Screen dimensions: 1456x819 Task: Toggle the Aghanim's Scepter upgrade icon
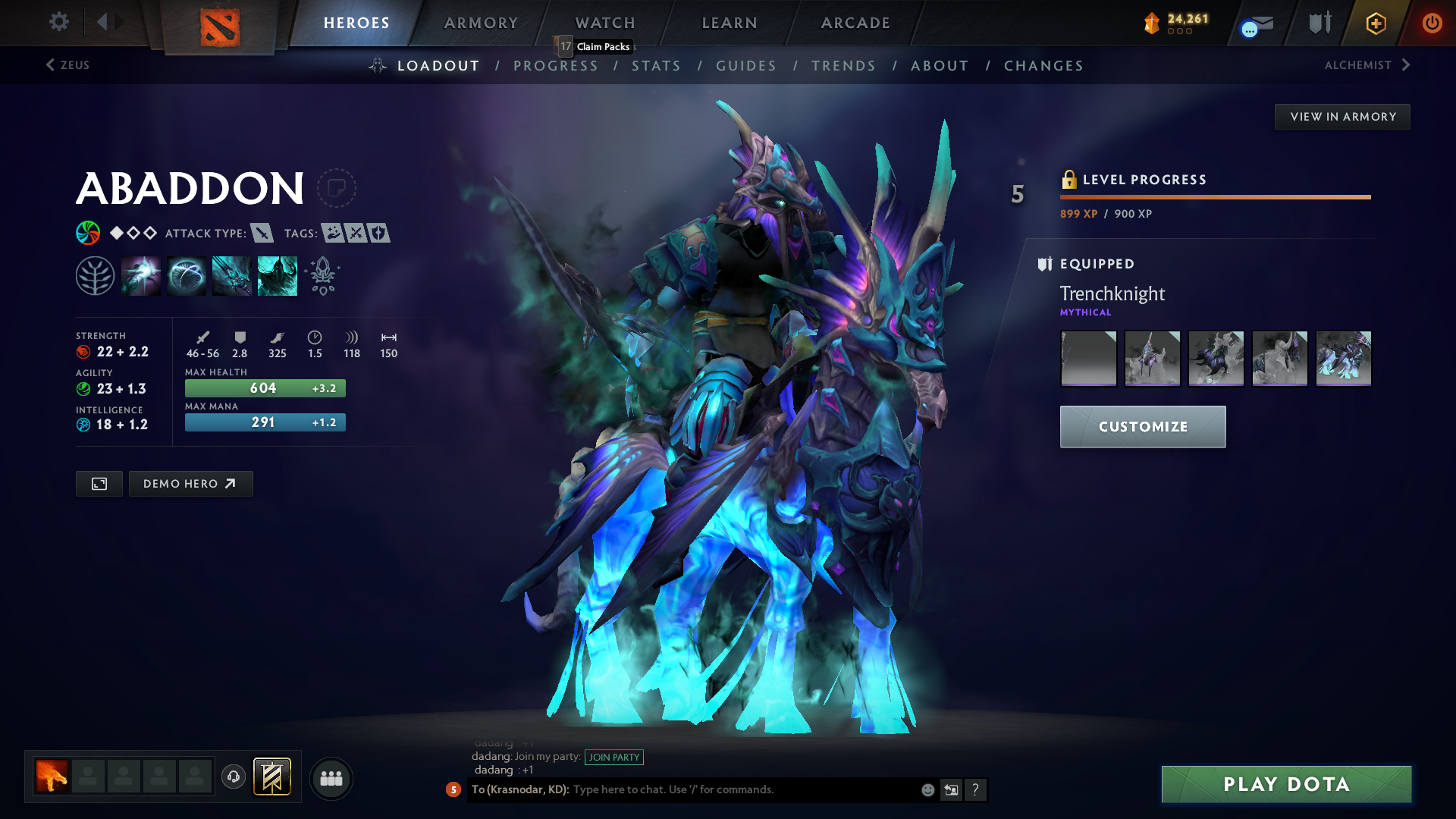322,275
